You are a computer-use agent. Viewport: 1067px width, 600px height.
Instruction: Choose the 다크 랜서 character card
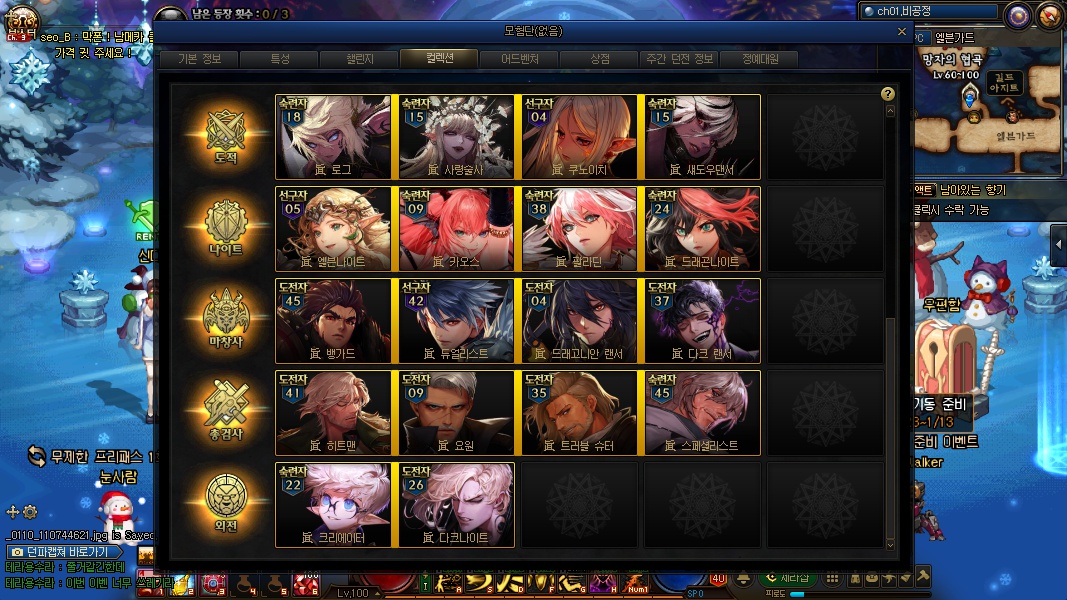702,320
